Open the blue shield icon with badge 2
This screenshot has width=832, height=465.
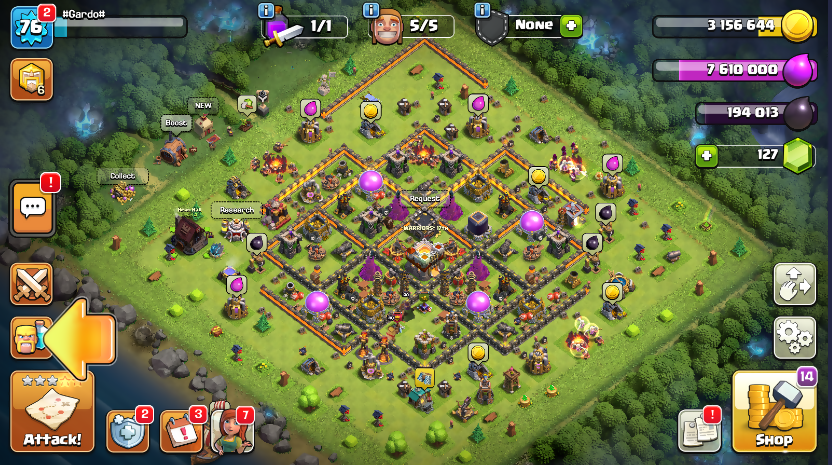(x=126, y=431)
